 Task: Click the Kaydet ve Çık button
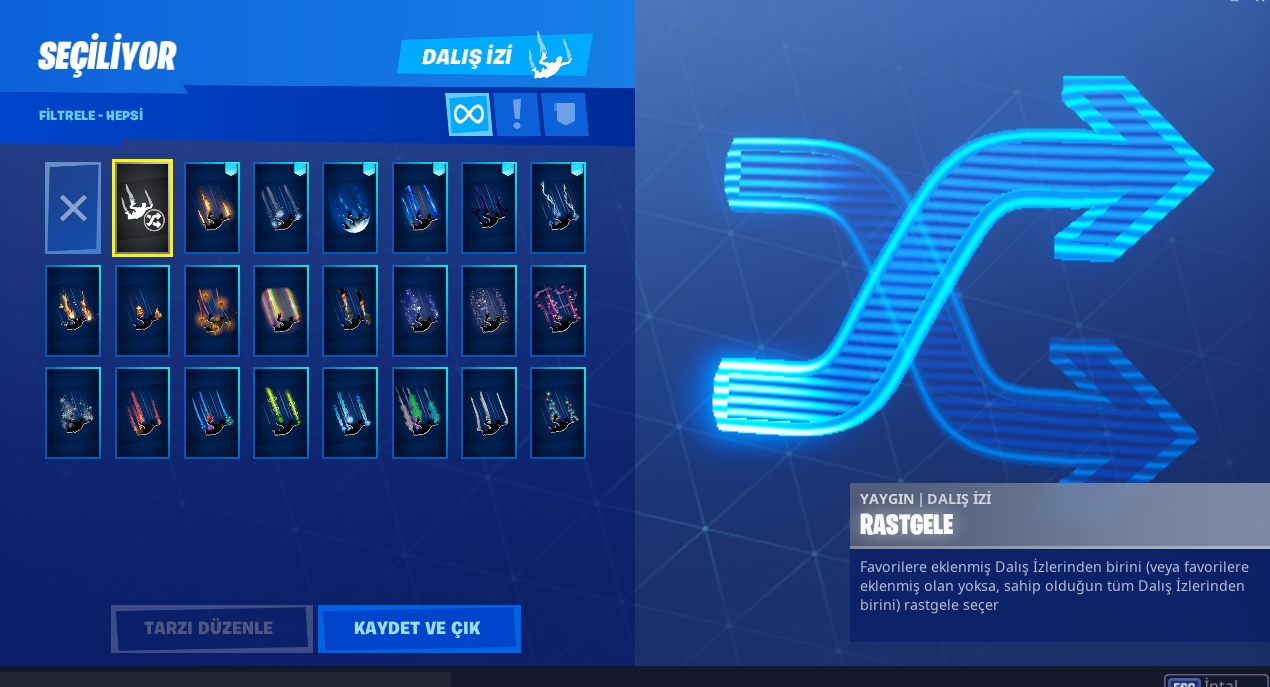click(418, 629)
